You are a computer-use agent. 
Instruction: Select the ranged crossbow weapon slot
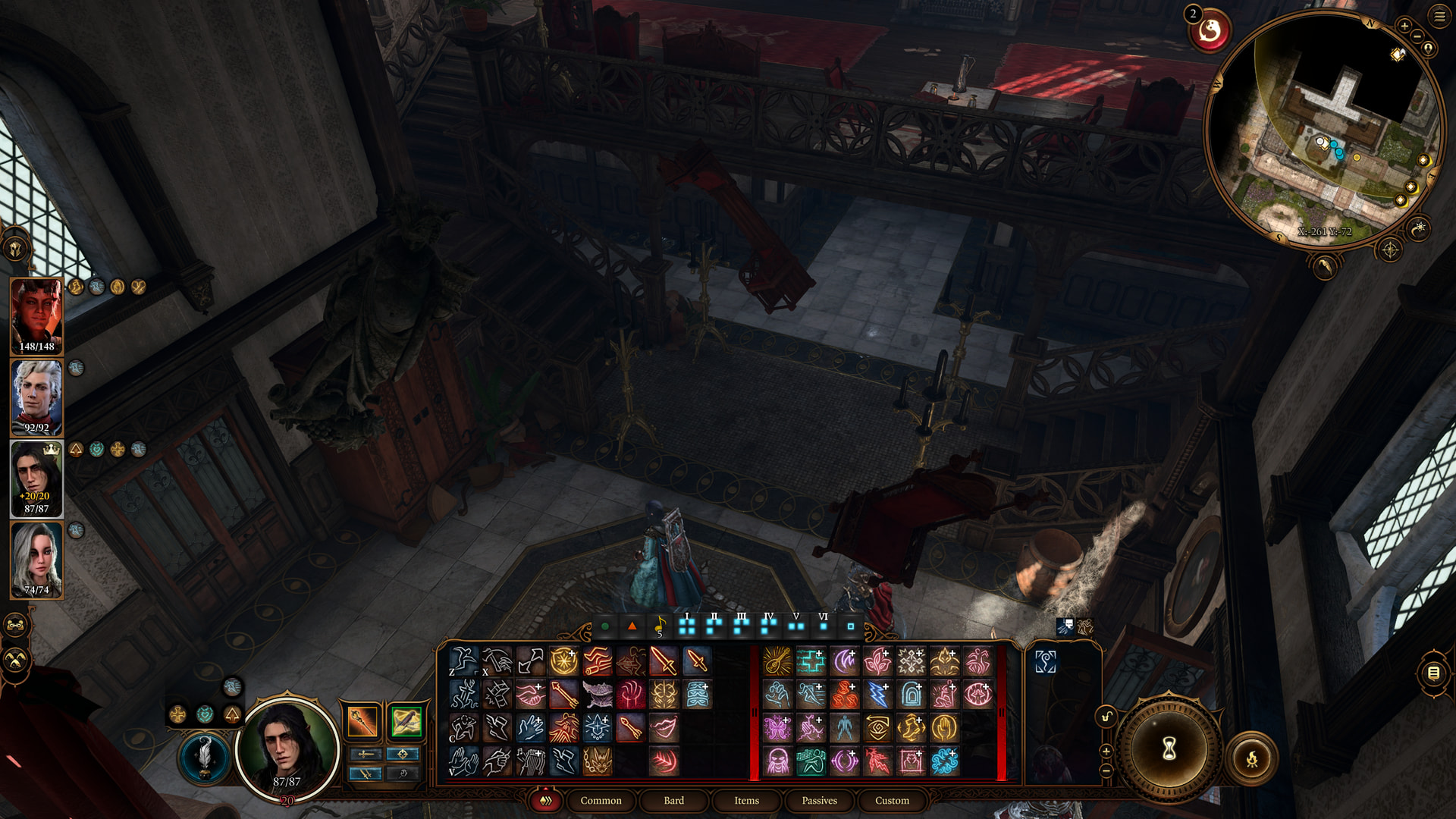coord(406,720)
